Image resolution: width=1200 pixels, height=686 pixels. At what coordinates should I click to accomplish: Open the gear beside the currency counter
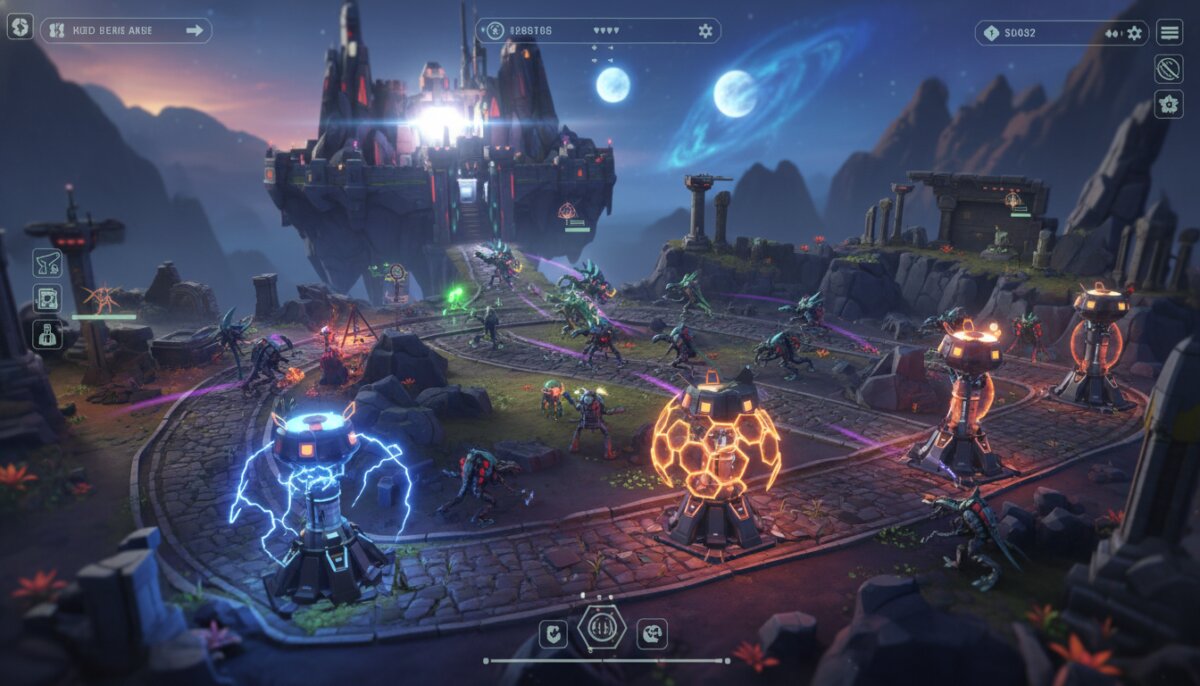1134,33
